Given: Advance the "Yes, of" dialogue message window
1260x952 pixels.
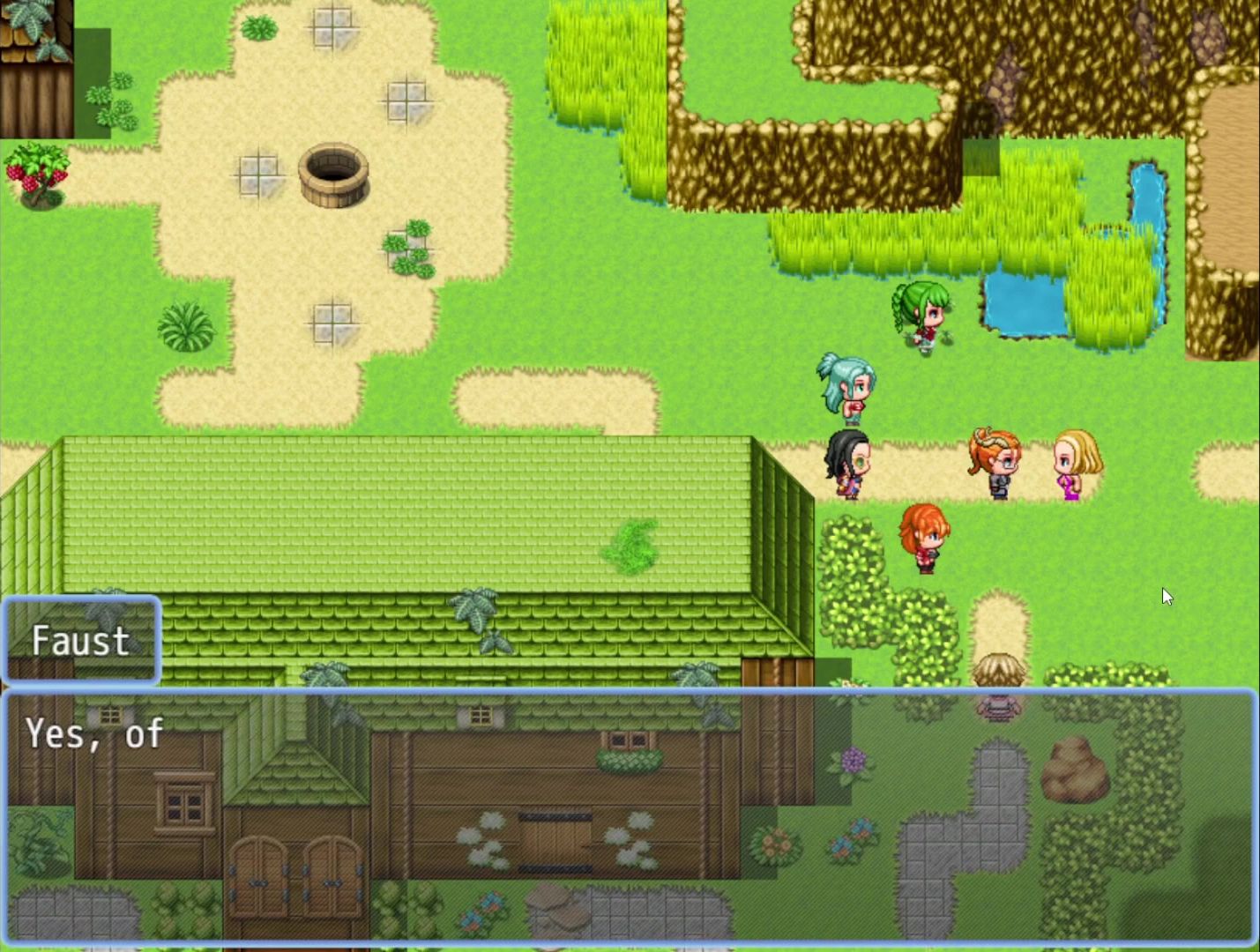Looking at the screenshot, I should tap(630, 816).
